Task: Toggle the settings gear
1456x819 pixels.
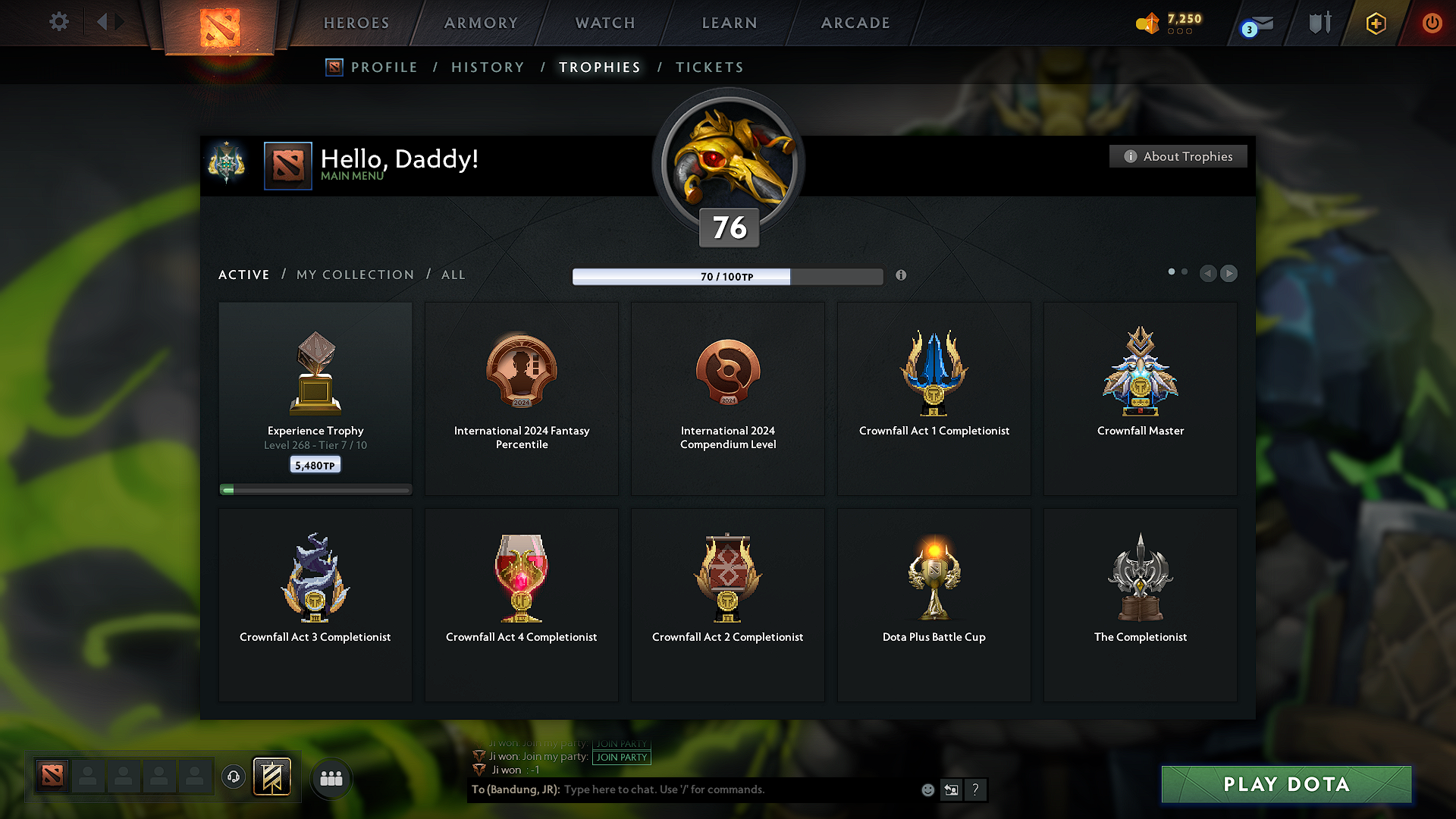Action: [x=58, y=22]
